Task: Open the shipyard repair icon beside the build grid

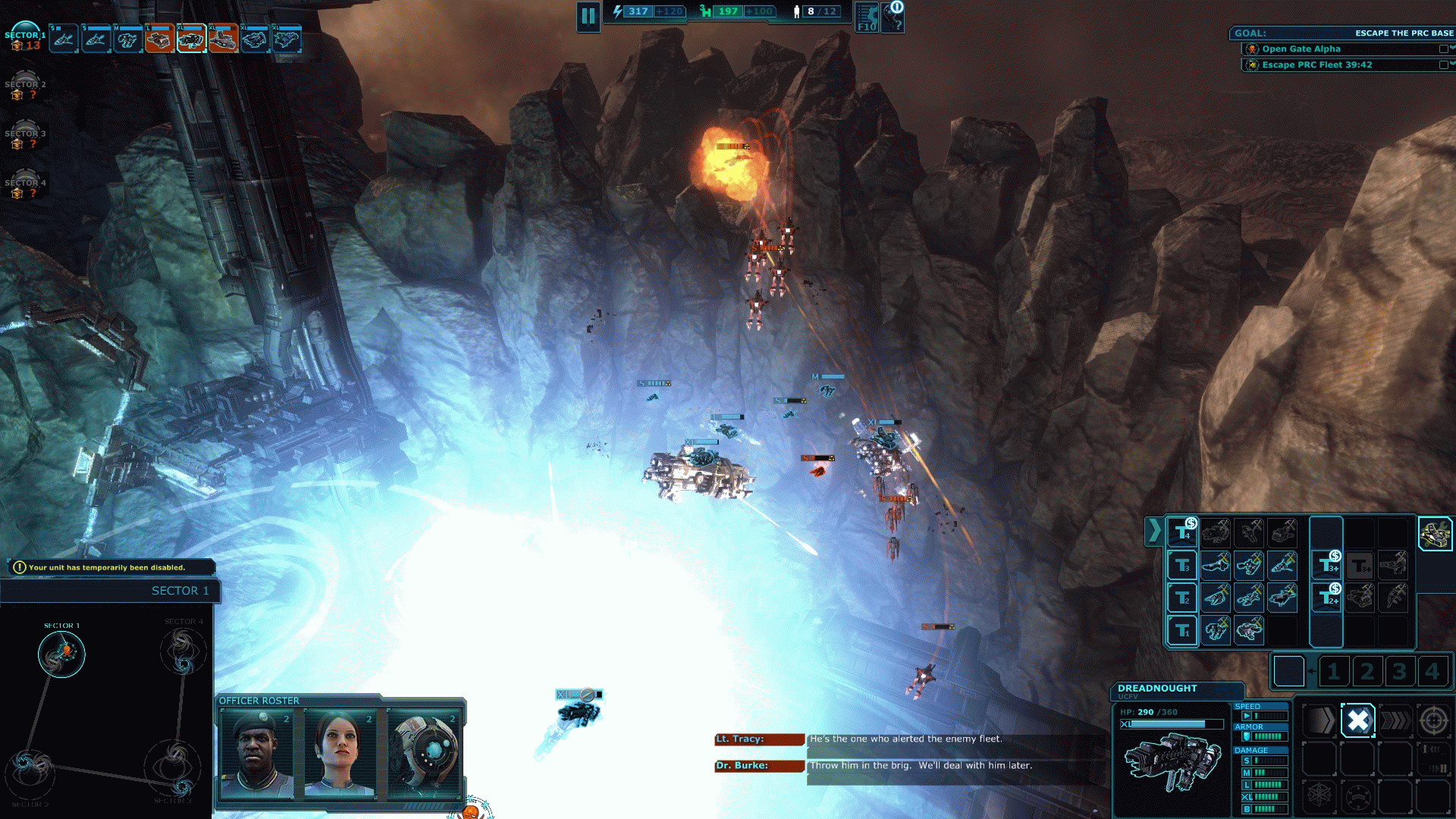Action: pos(1435,534)
